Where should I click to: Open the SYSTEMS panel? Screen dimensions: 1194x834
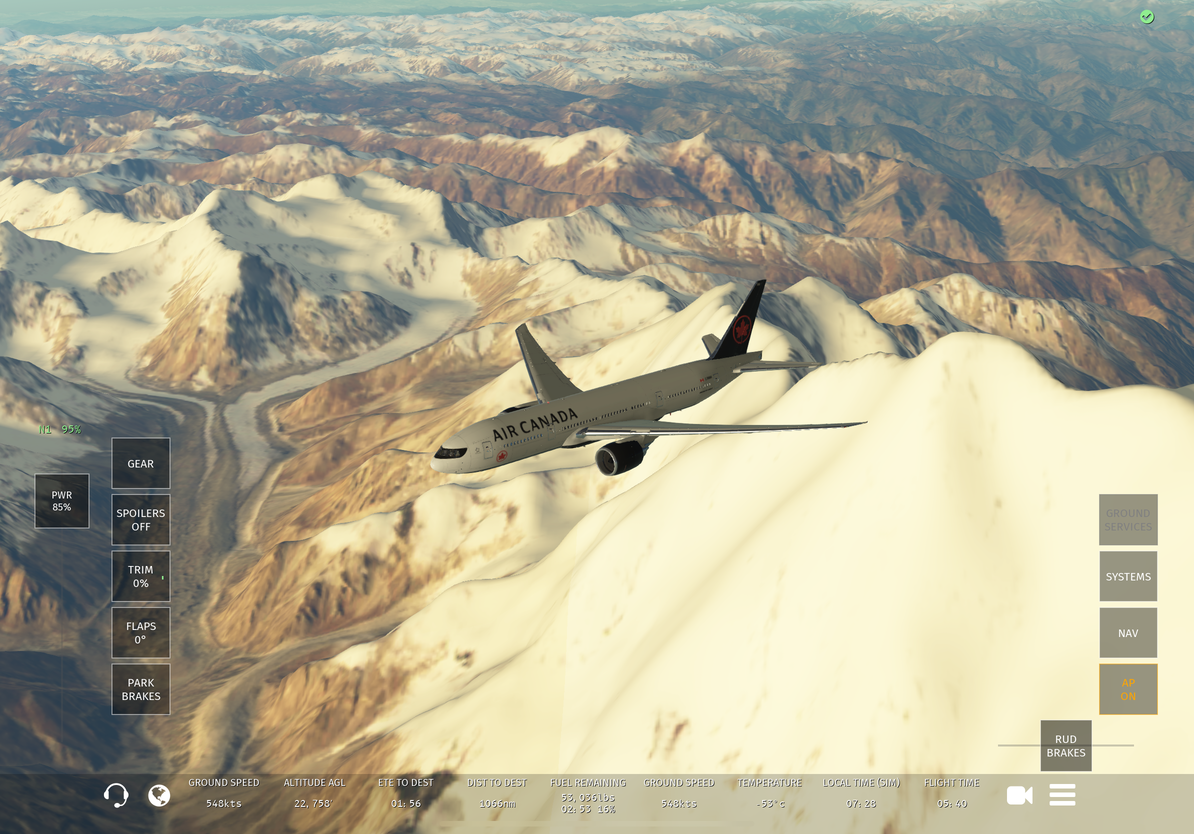pos(1128,577)
